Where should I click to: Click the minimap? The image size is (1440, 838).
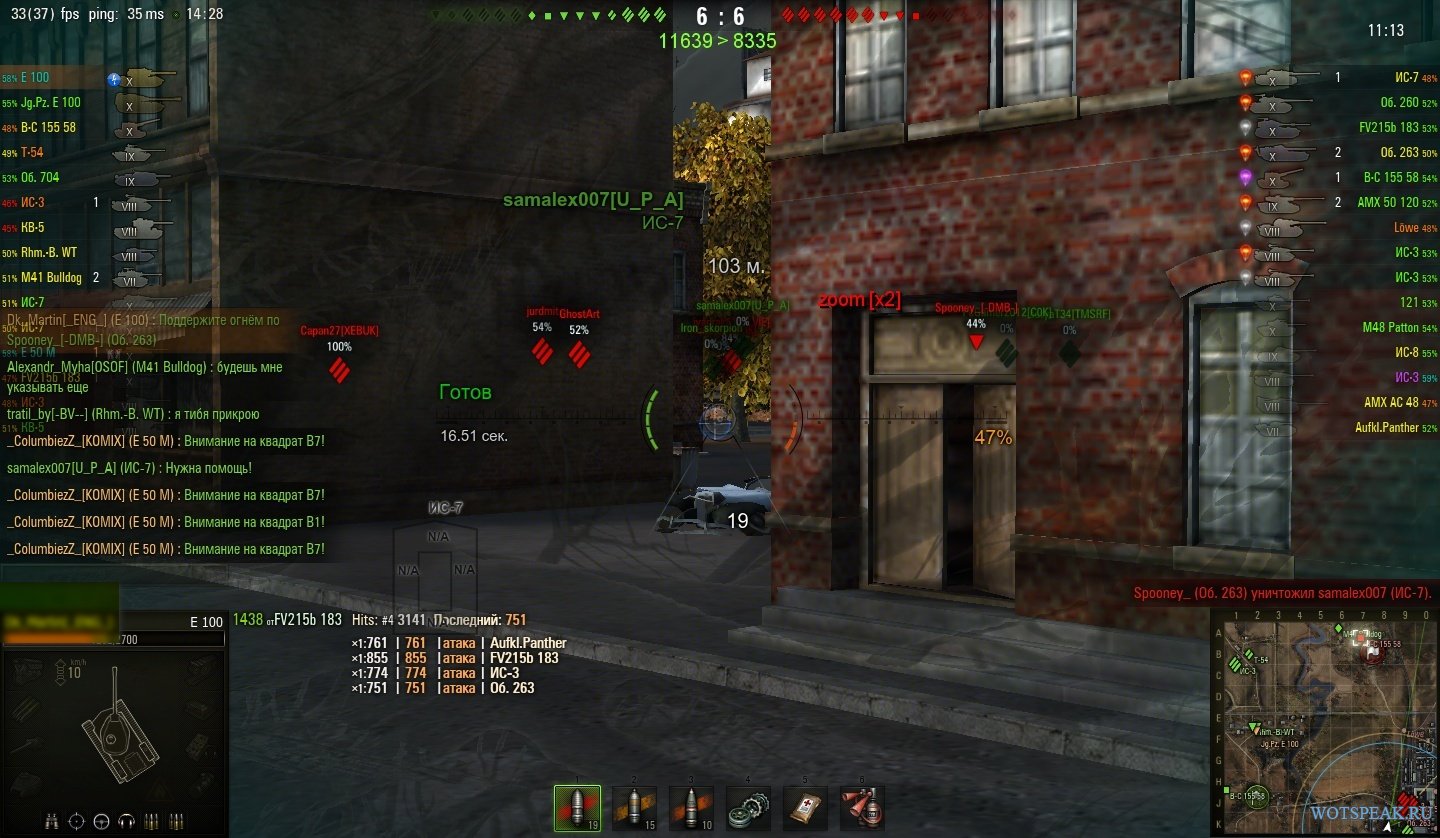pyautogui.click(x=1324, y=722)
